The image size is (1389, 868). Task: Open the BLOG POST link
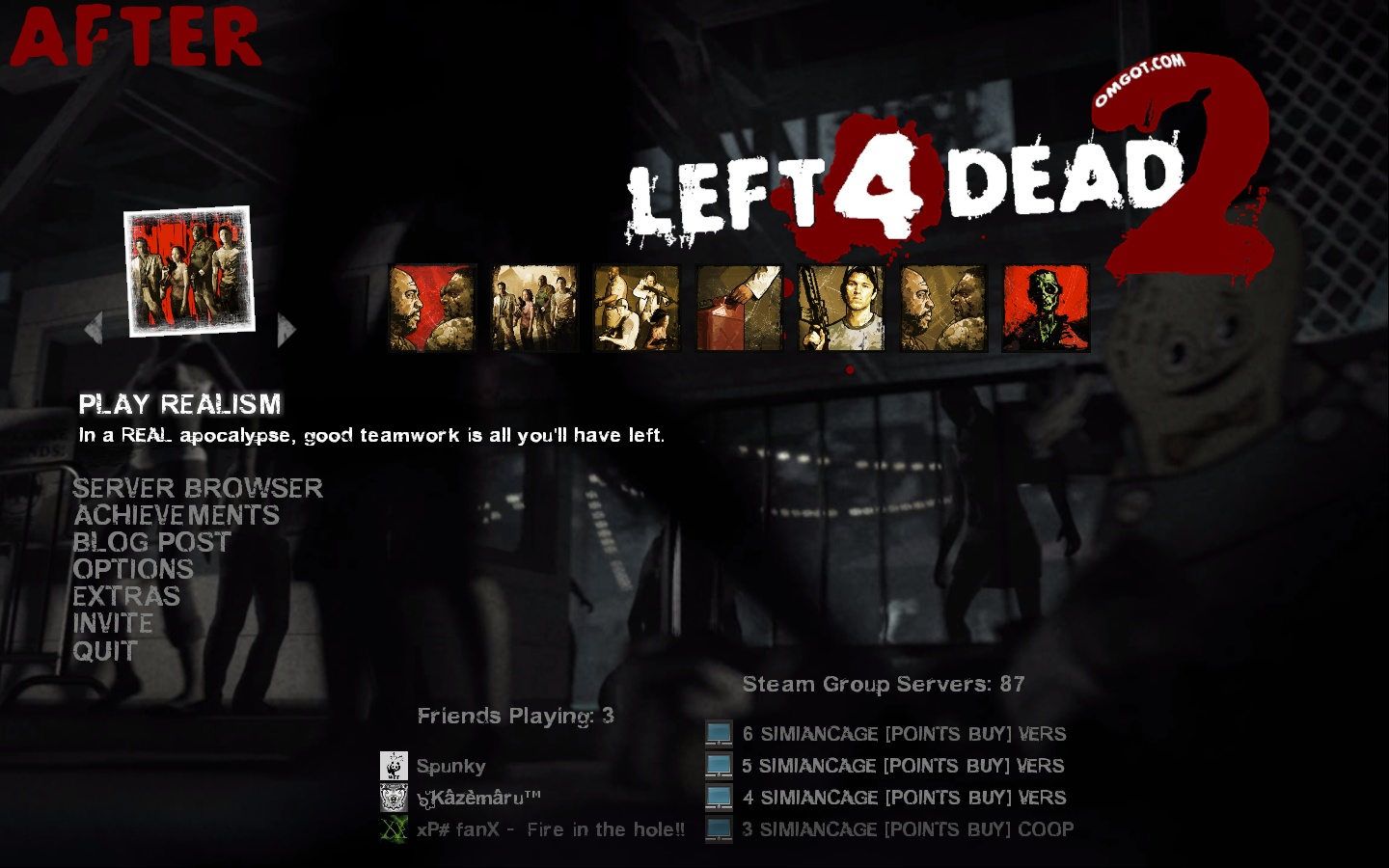[152, 542]
